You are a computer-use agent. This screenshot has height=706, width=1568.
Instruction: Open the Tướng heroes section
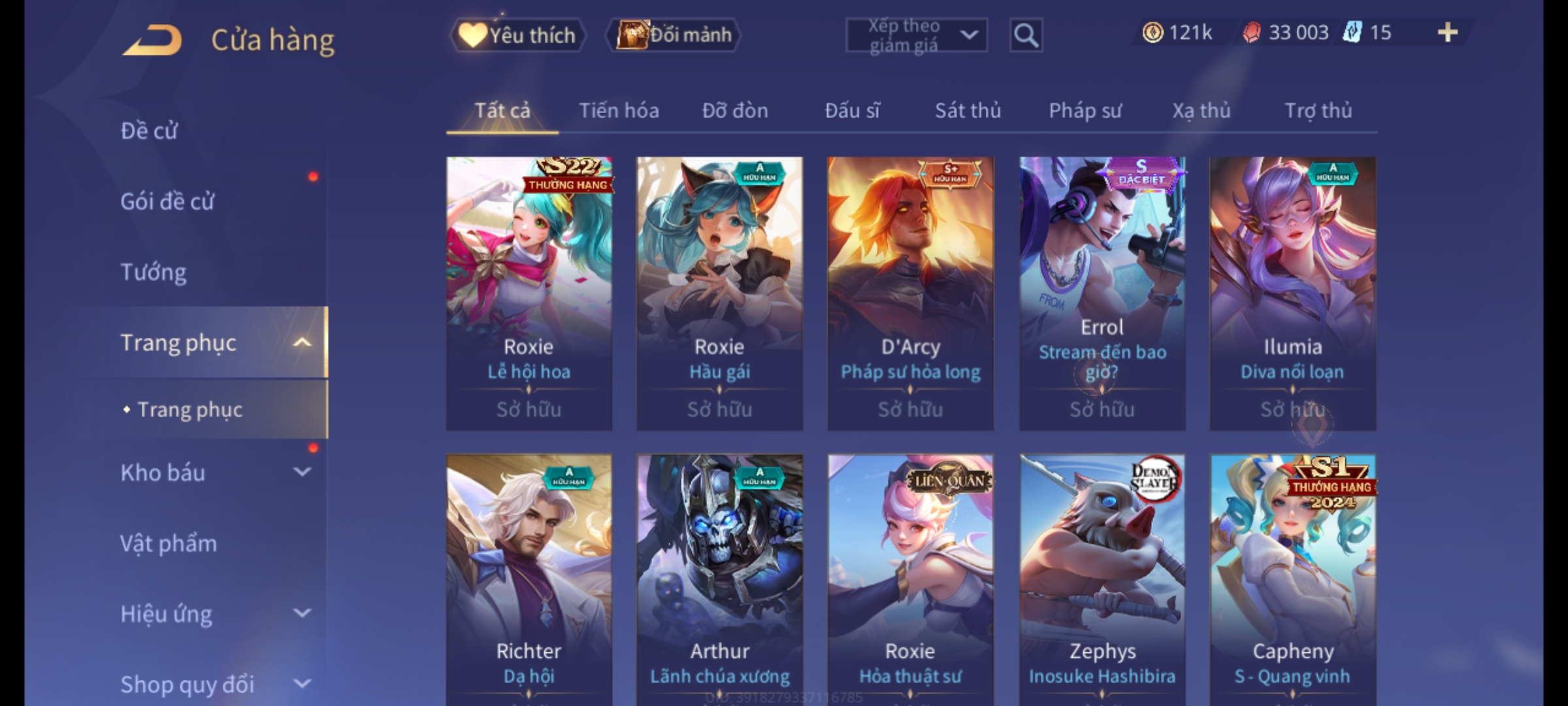click(x=154, y=272)
